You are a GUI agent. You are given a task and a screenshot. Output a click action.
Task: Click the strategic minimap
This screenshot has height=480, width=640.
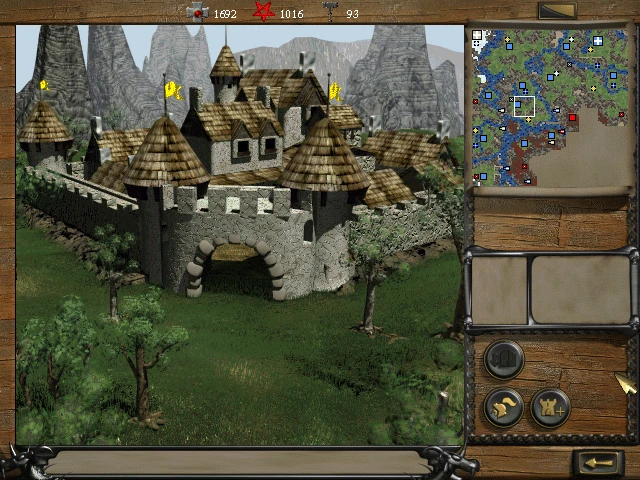coord(552,107)
